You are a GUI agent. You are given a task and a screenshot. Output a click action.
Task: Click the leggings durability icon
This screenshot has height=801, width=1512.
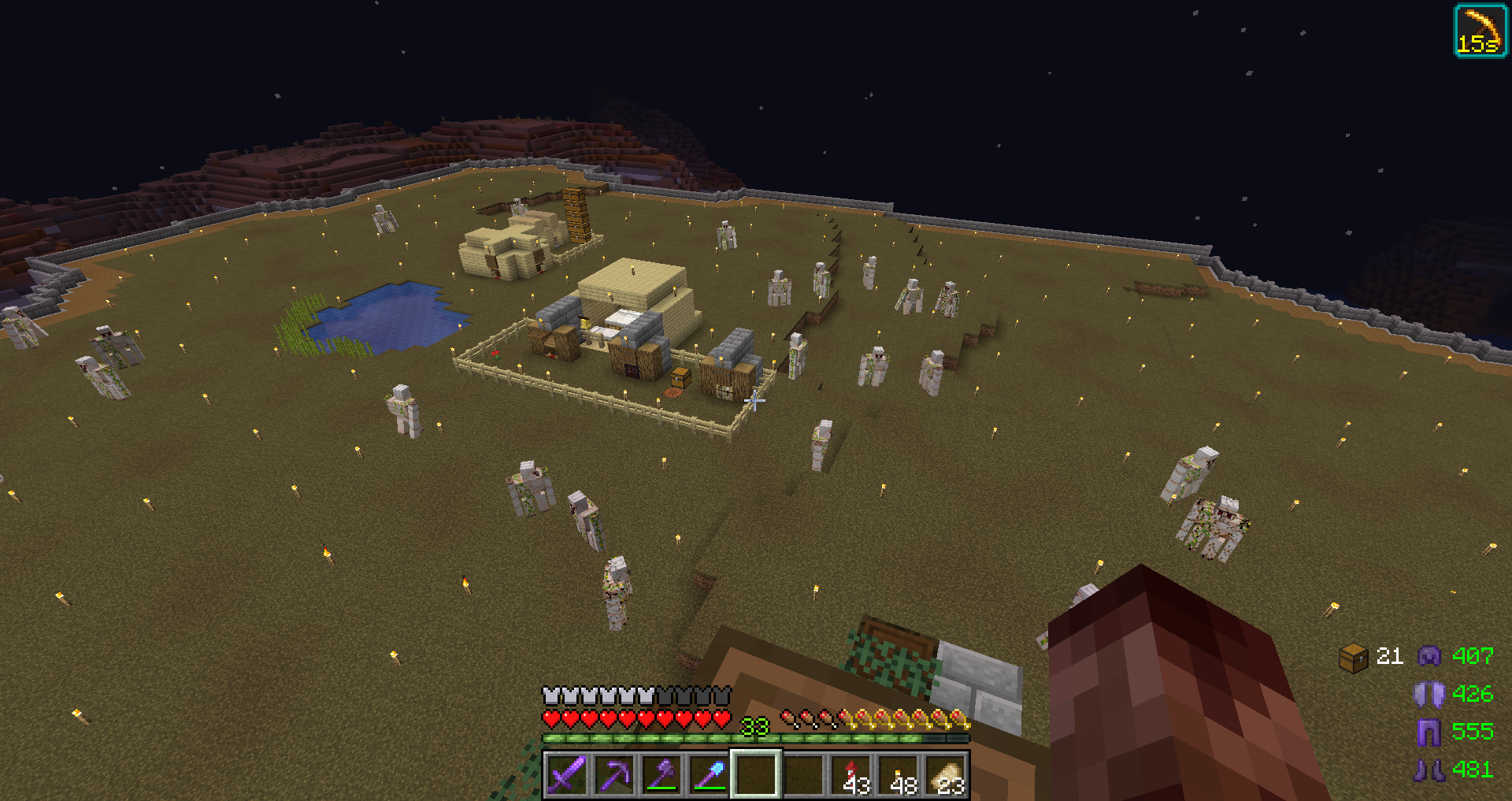tap(1429, 732)
